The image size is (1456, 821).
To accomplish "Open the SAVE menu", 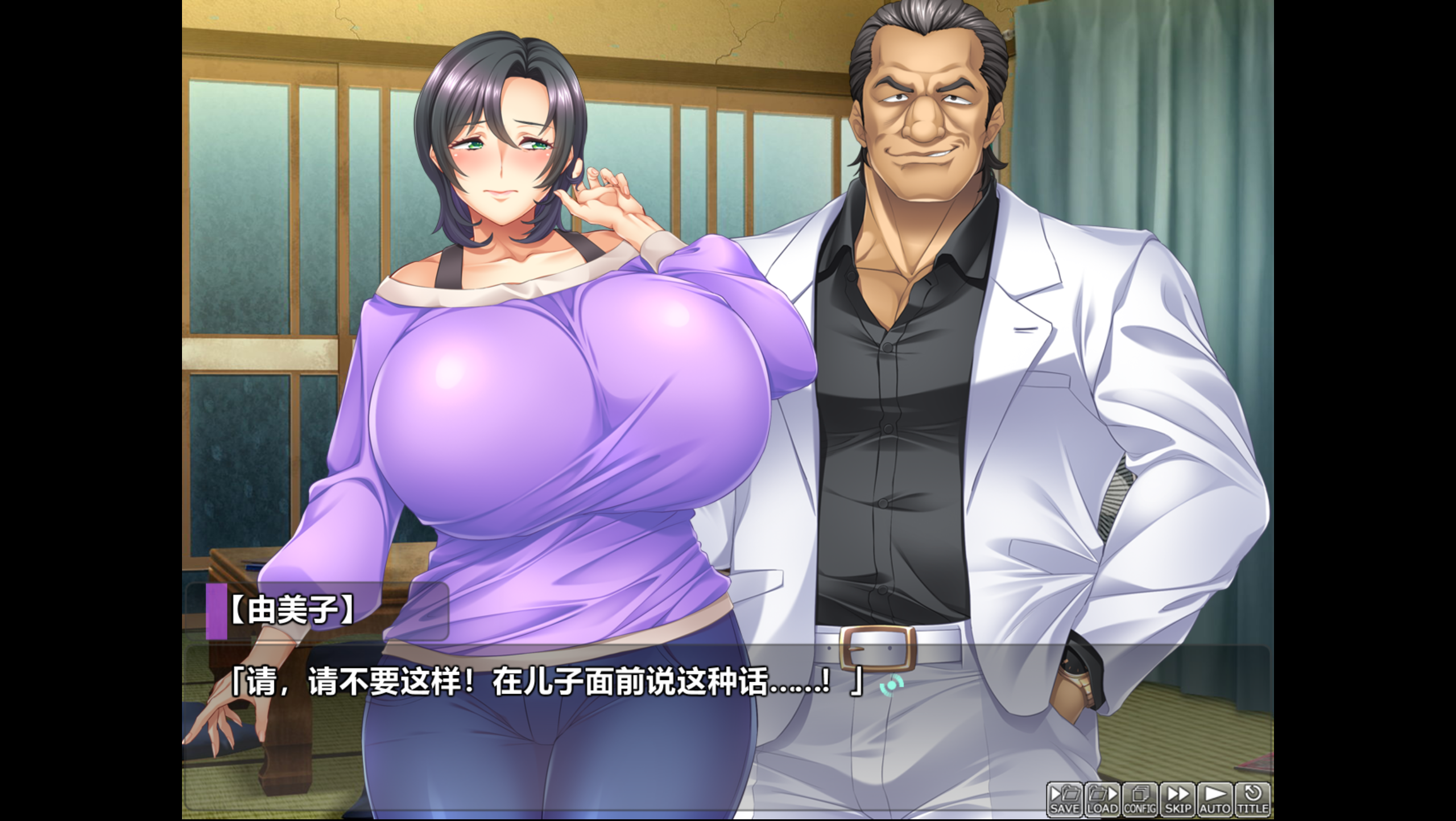I will [1064, 799].
